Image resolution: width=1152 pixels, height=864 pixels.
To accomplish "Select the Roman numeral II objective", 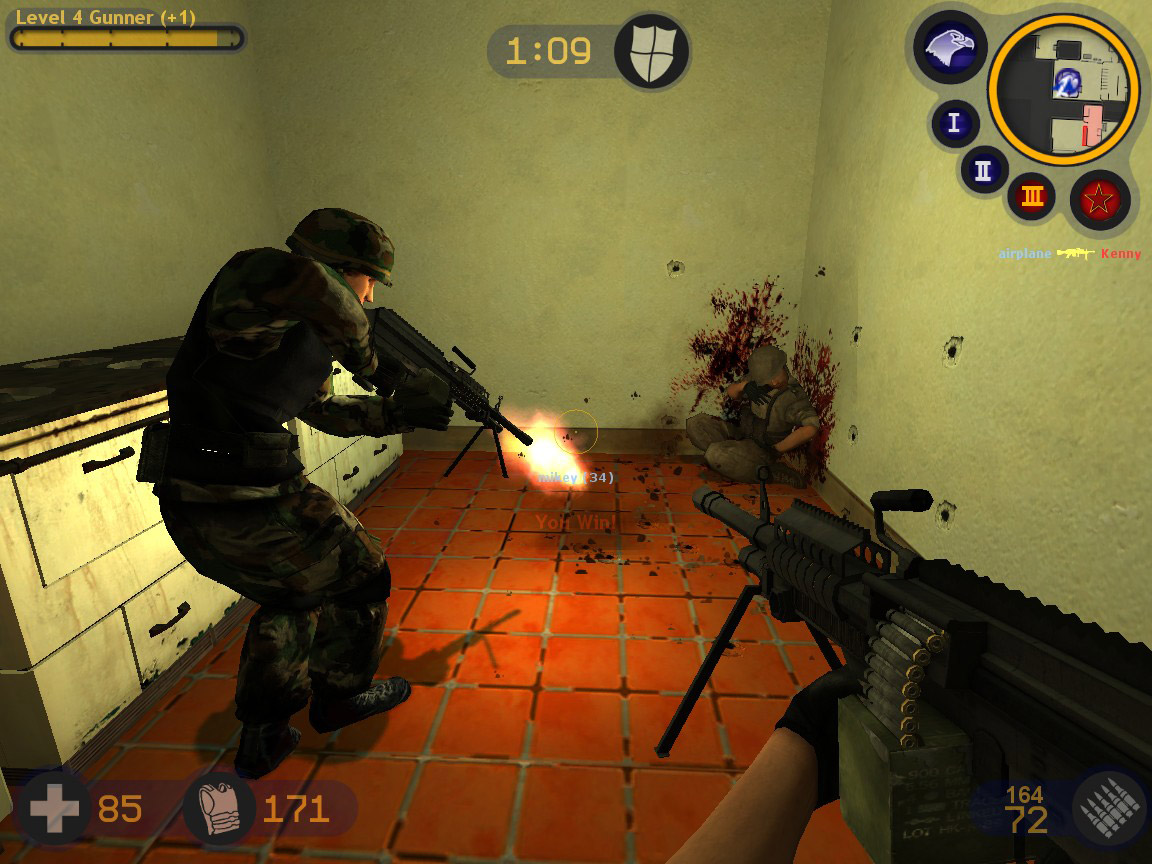I will (983, 169).
